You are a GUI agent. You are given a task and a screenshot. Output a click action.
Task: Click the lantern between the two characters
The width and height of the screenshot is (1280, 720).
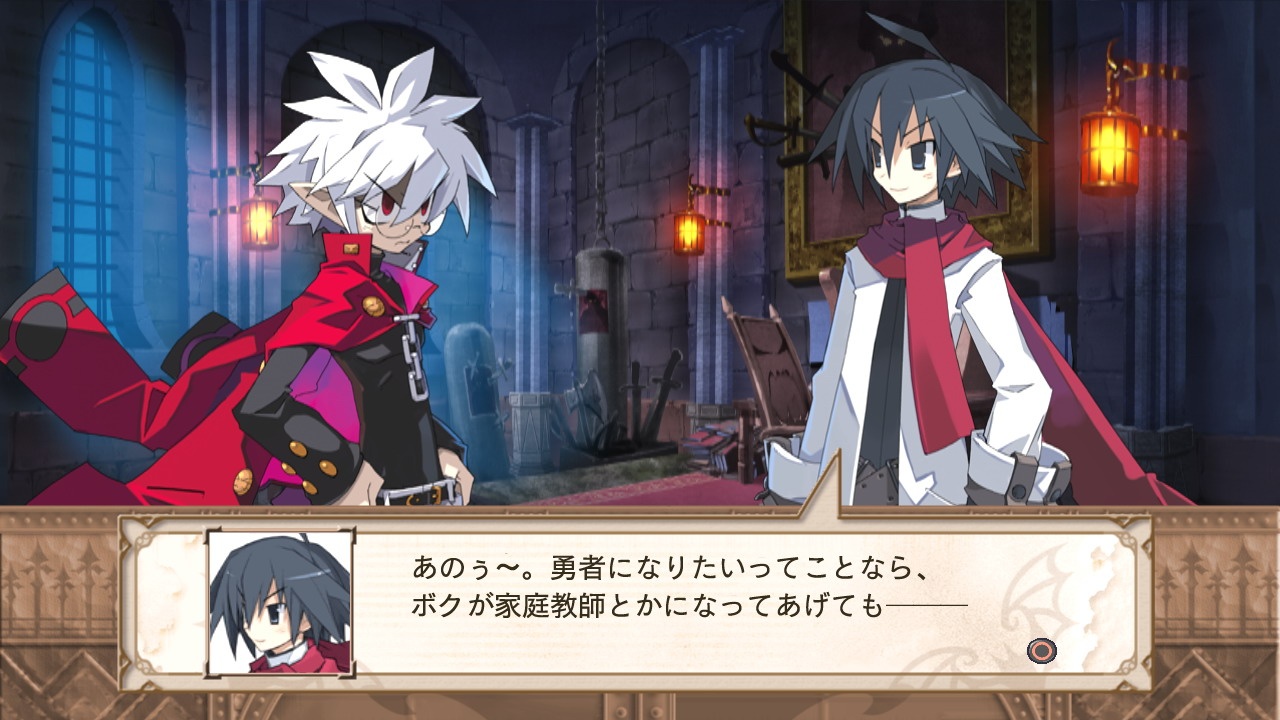689,231
